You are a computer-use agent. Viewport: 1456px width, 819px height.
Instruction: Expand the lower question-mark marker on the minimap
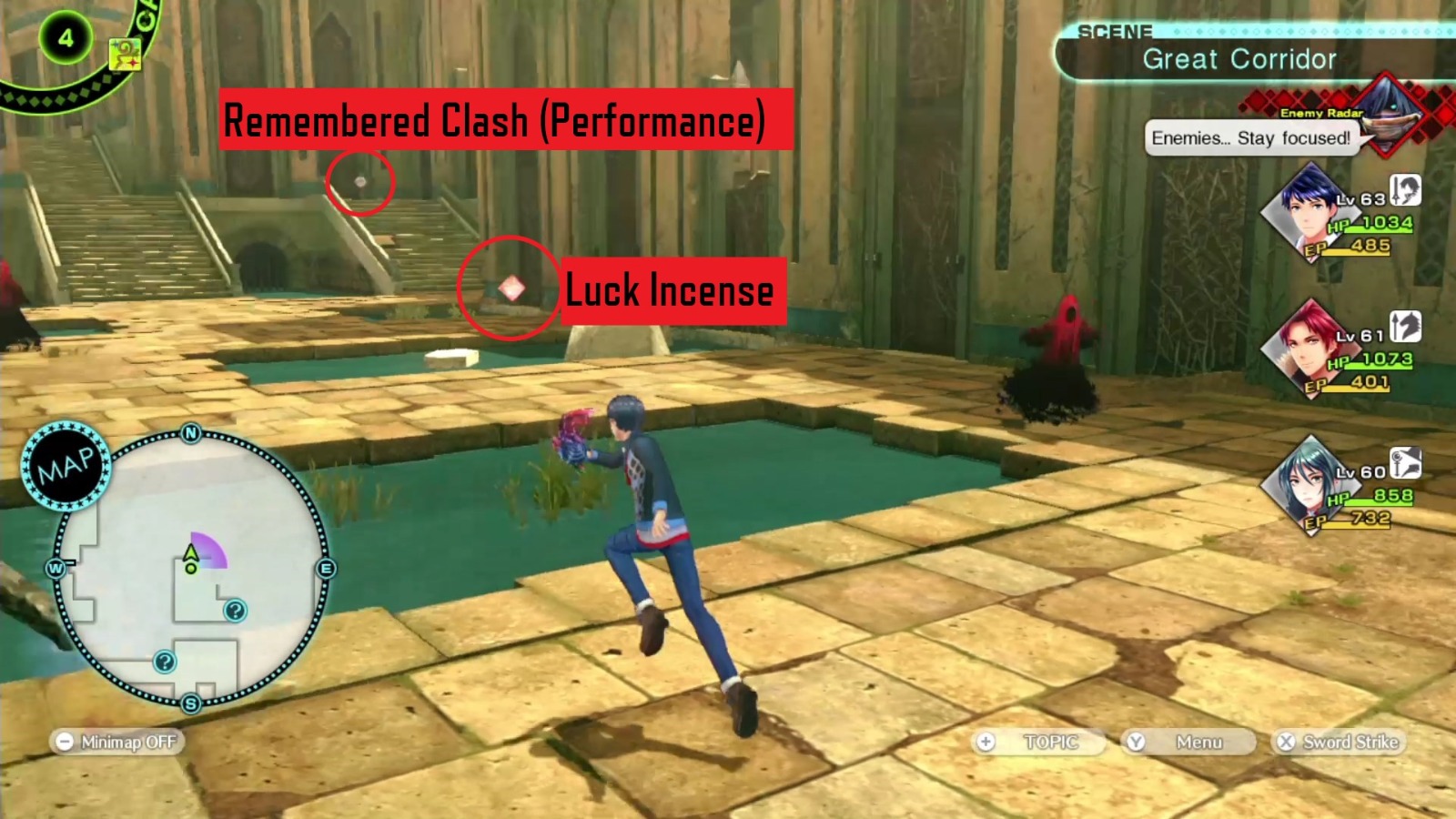click(x=164, y=662)
